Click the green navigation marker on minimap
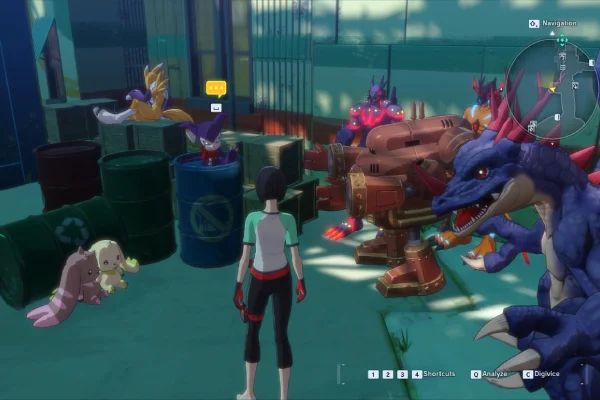This screenshot has height=400, width=600. click(562, 41)
